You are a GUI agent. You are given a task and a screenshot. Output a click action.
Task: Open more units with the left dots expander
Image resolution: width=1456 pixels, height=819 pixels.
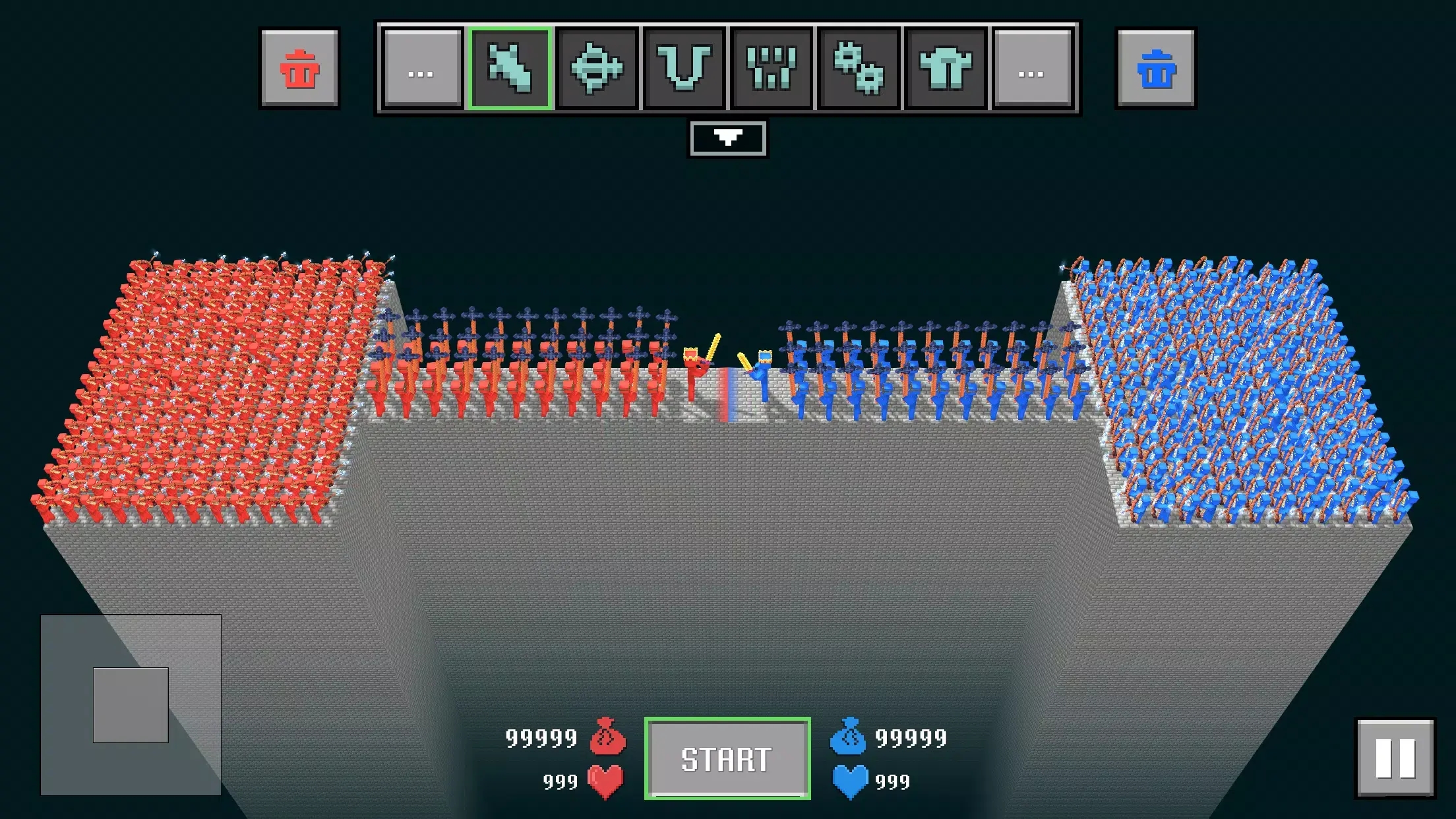click(x=421, y=69)
